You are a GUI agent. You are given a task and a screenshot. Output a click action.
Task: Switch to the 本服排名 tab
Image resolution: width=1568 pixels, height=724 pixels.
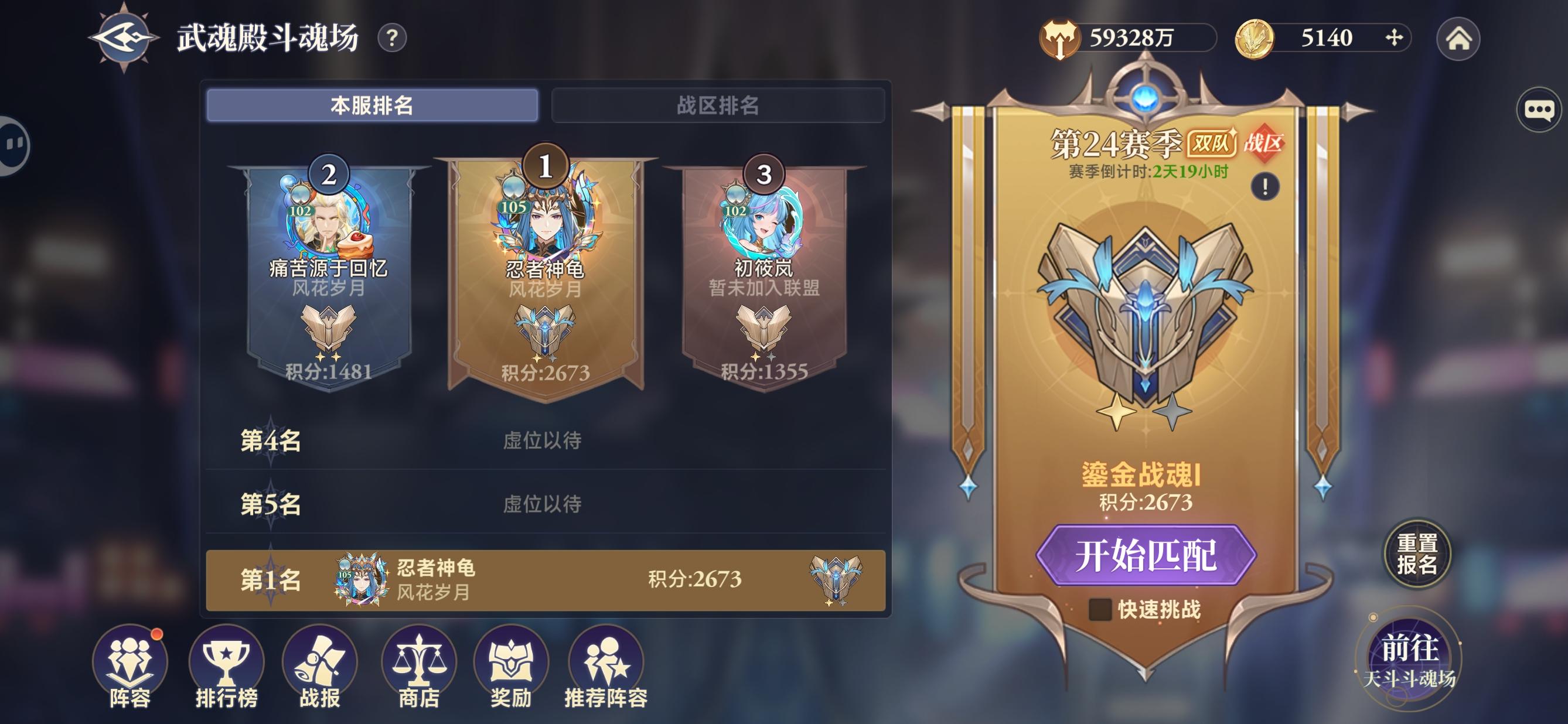point(374,104)
